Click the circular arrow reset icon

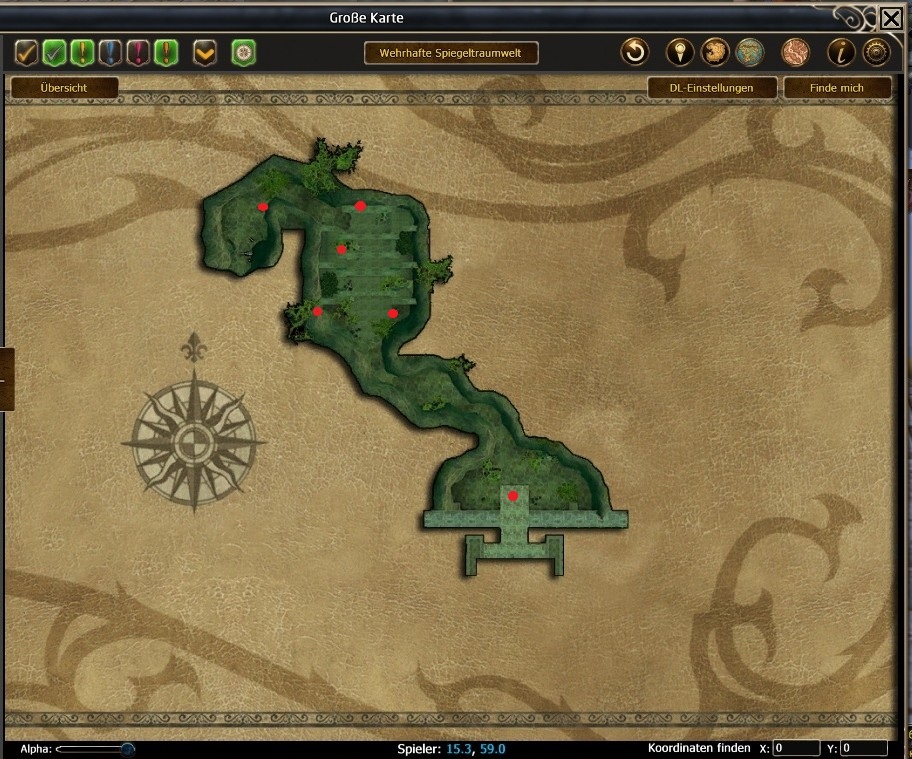click(x=634, y=52)
